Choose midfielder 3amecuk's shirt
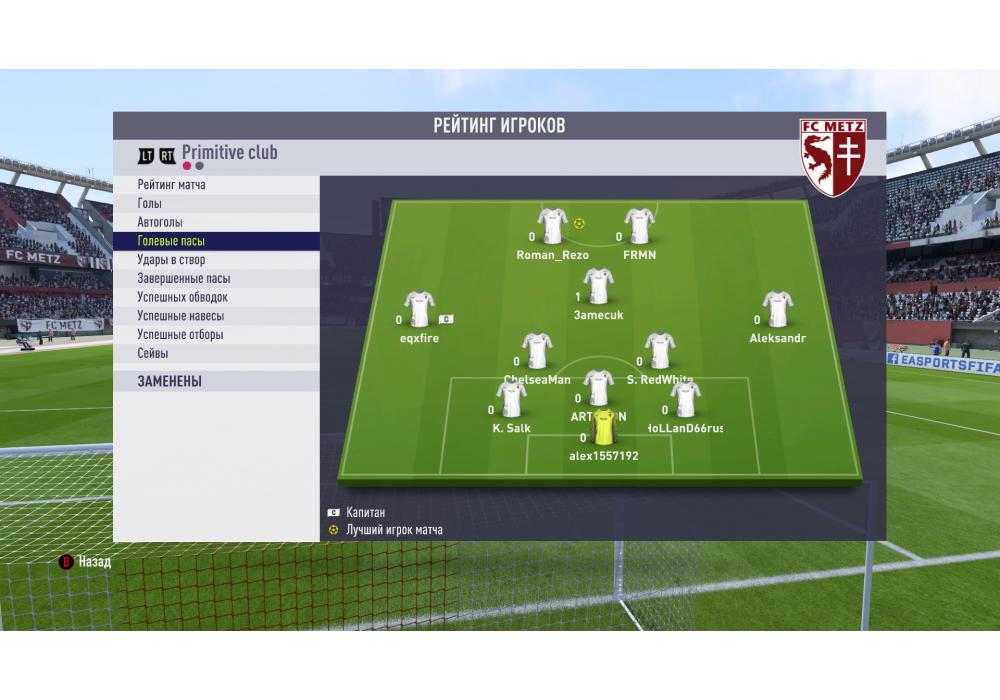Viewport: 1000px width, 700px height. (x=599, y=287)
